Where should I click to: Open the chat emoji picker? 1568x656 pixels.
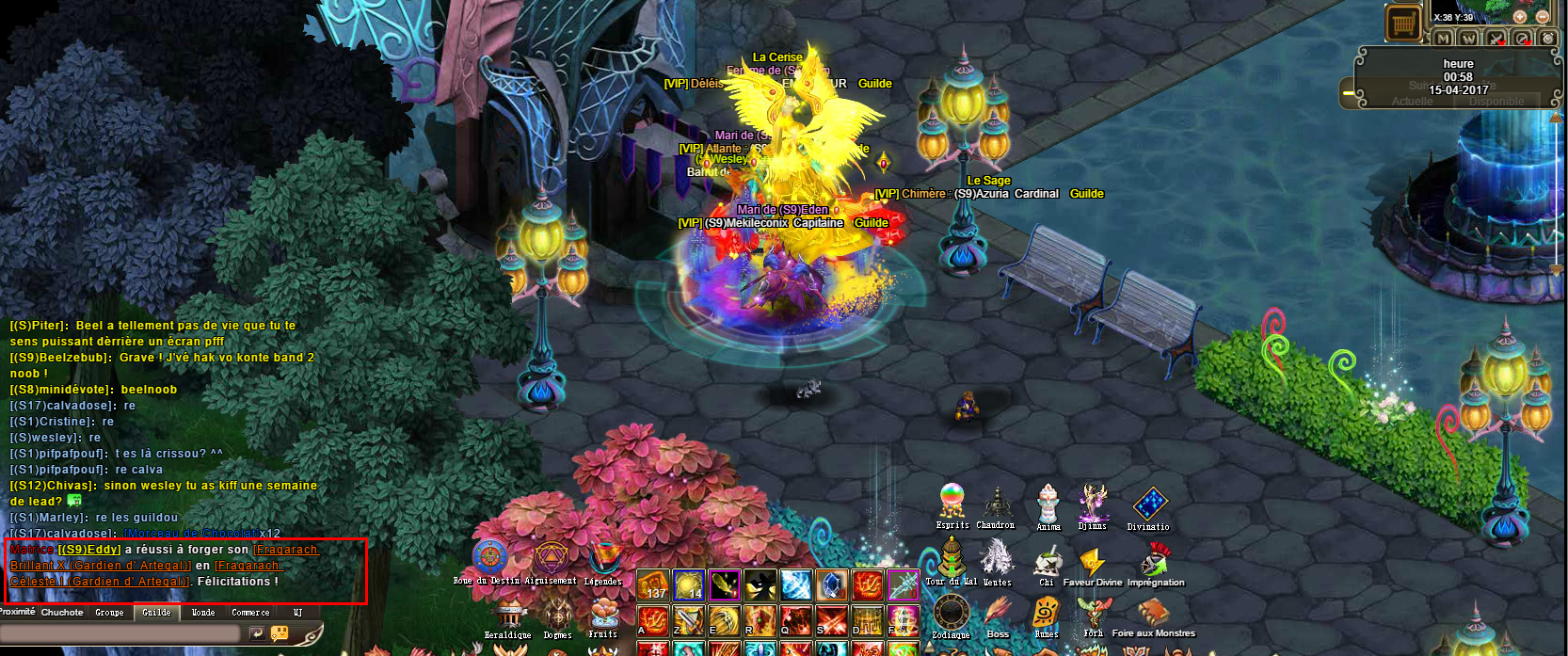[x=280, y=634]
